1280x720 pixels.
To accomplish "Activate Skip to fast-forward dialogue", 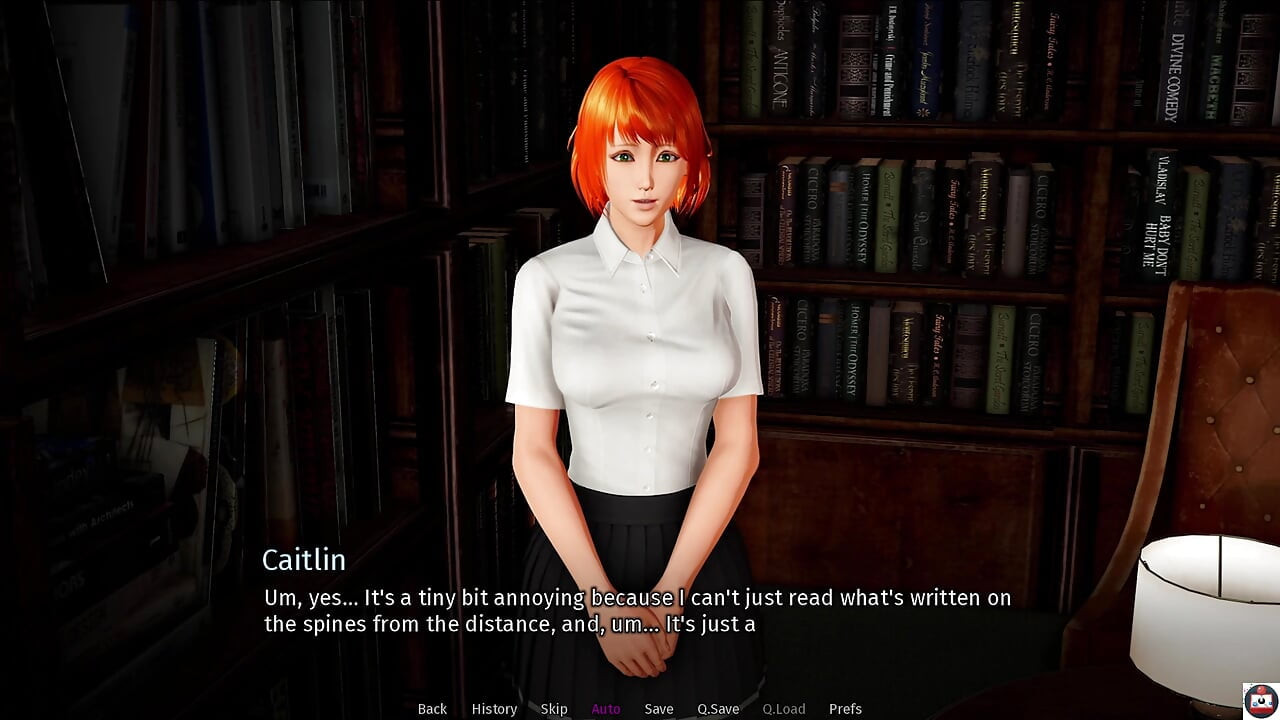I will click(554, 709).
